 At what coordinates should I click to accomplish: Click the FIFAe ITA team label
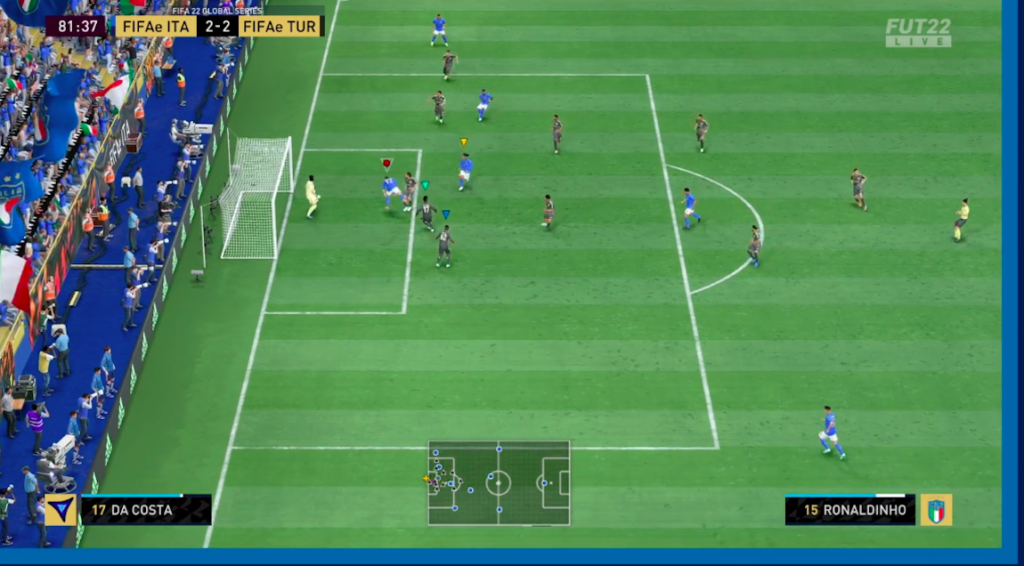(156, 26)
